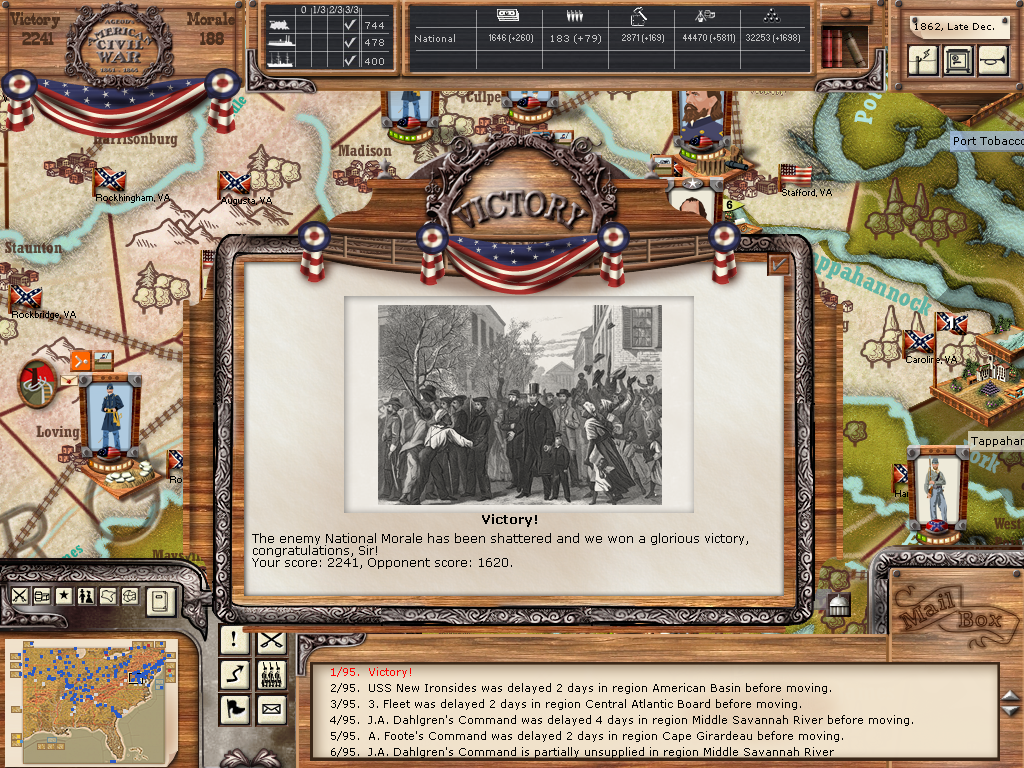
Task: Open the envelope message filter
Action: click(x=271, y=710)
